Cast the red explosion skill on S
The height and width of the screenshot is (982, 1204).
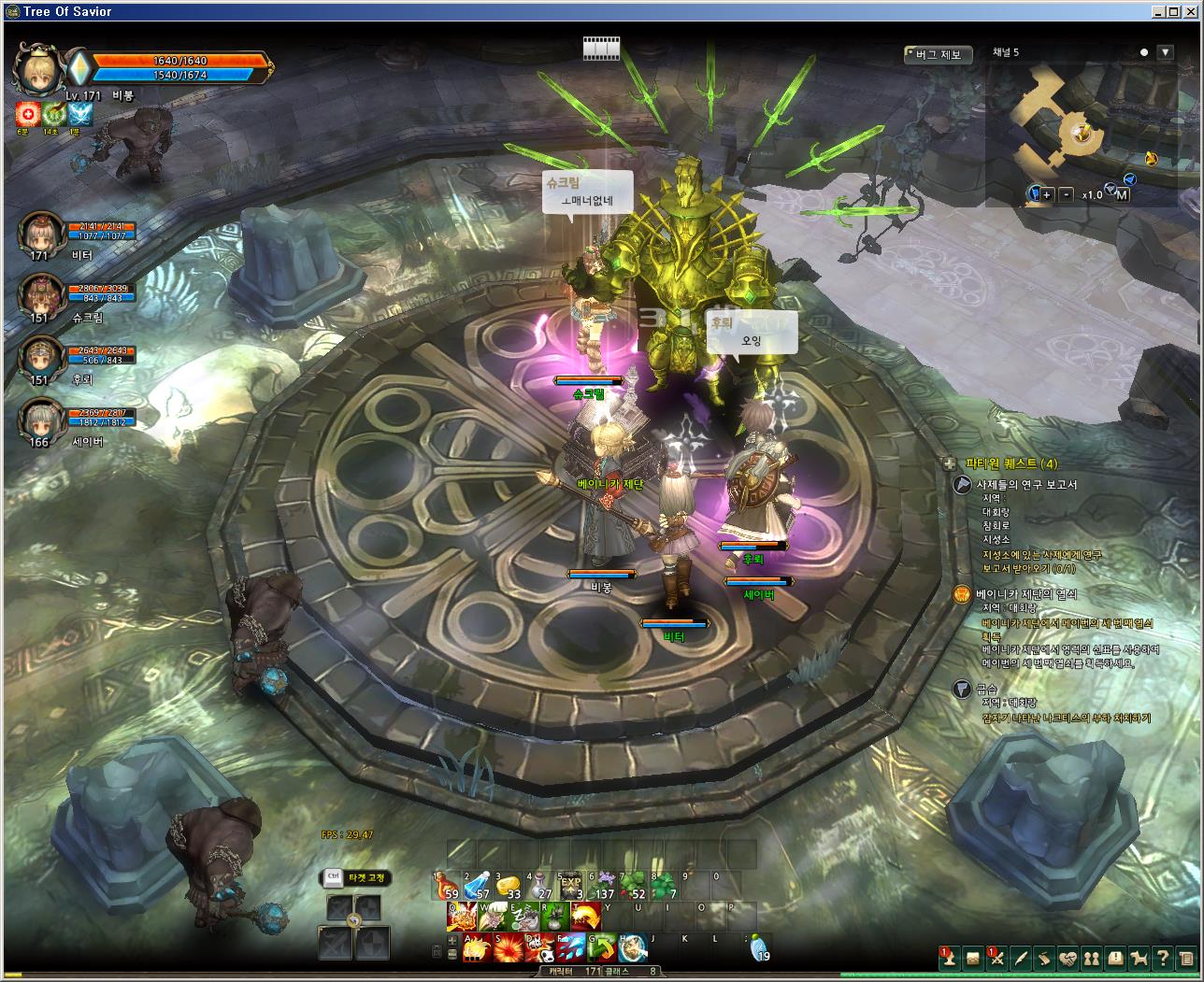coord(508,948)
